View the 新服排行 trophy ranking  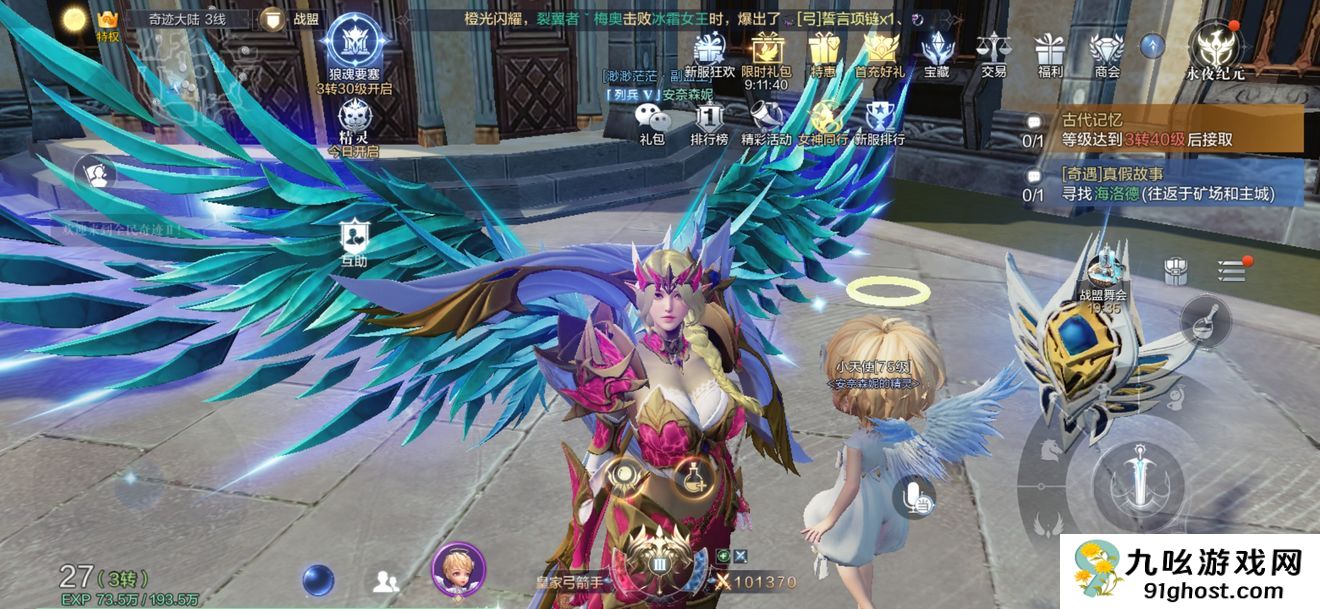click(x=880, y=122)
